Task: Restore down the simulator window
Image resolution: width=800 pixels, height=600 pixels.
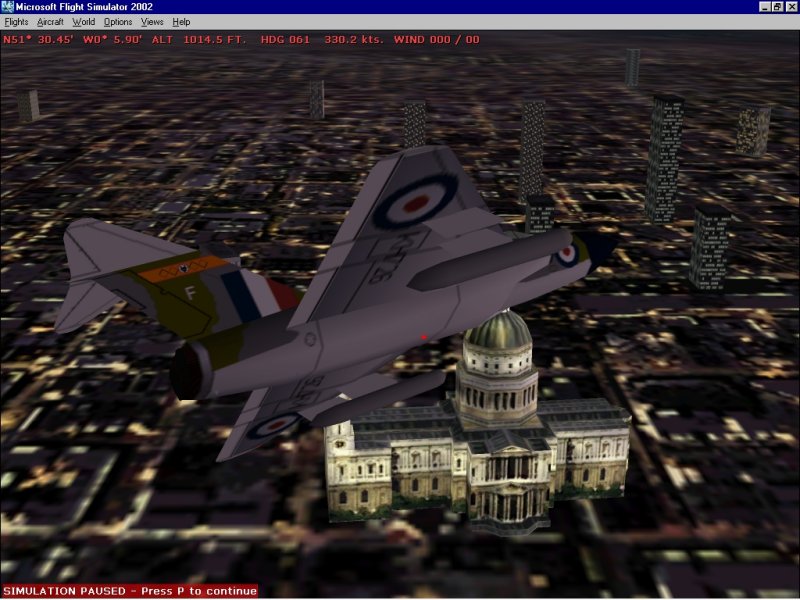Action: 777,7
